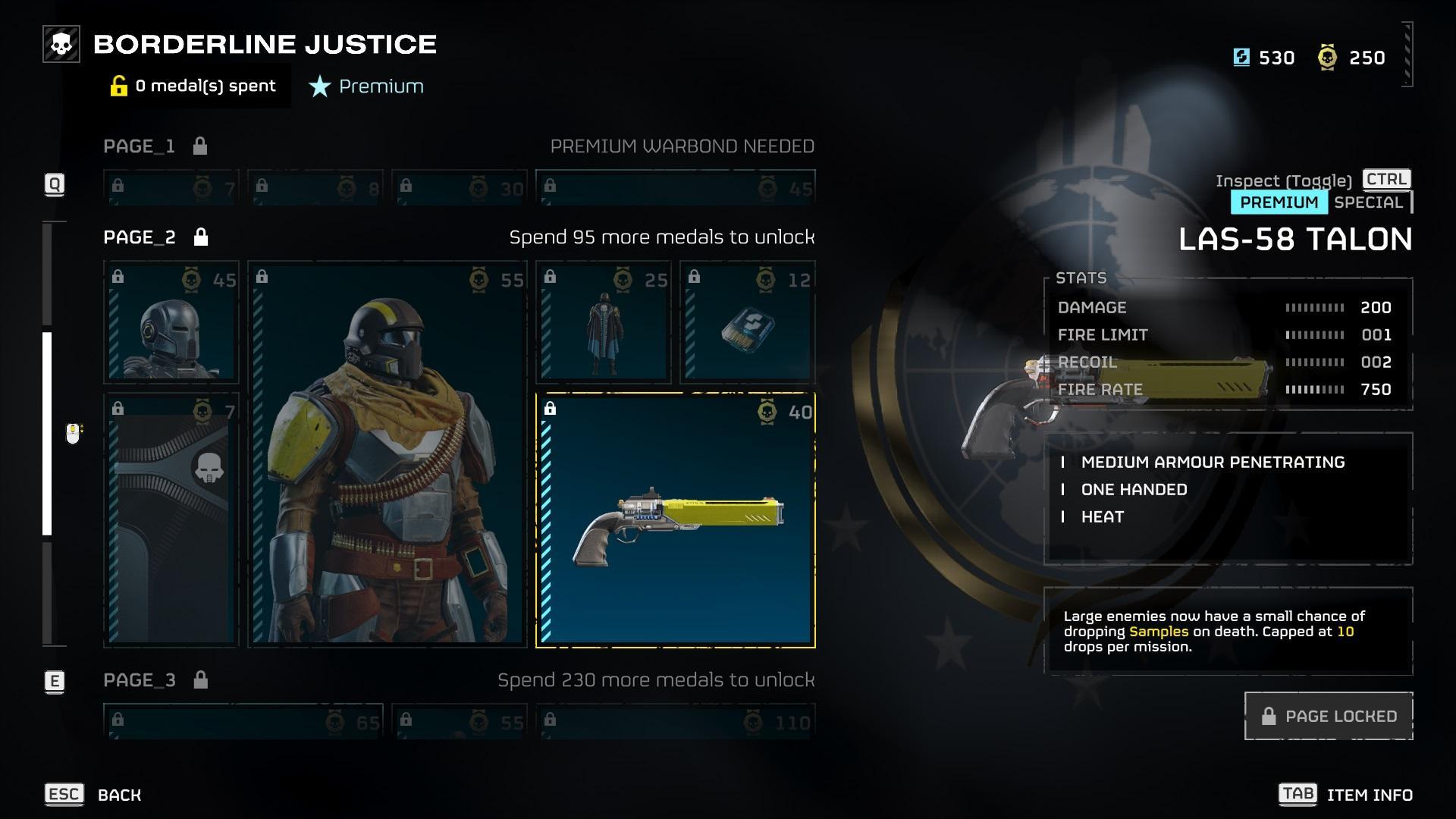1456x819 pixels.
Task: Switch to the SPECIAL tab
Action: [x=1370, y=202]
